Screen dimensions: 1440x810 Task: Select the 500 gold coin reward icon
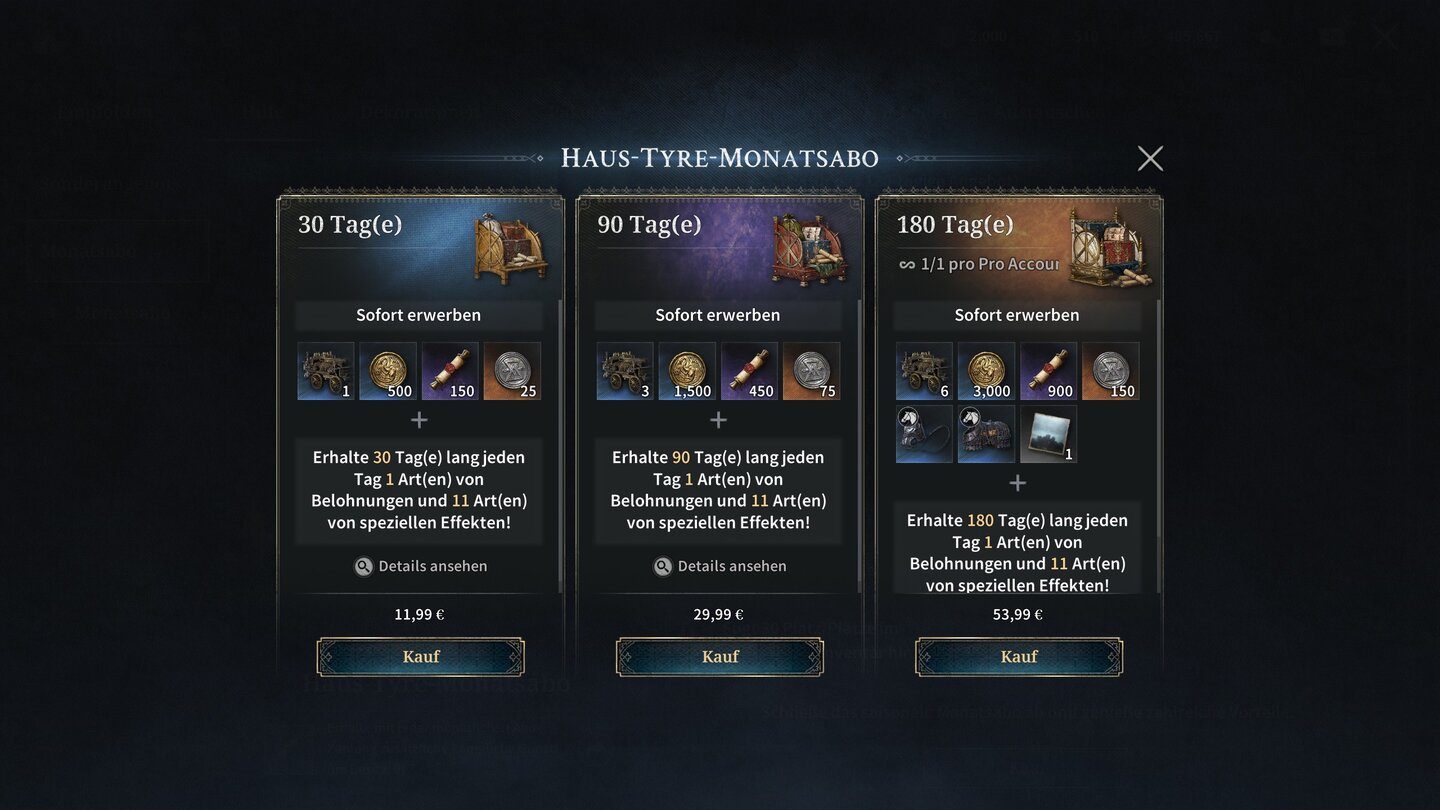click(x=388, y=371)
